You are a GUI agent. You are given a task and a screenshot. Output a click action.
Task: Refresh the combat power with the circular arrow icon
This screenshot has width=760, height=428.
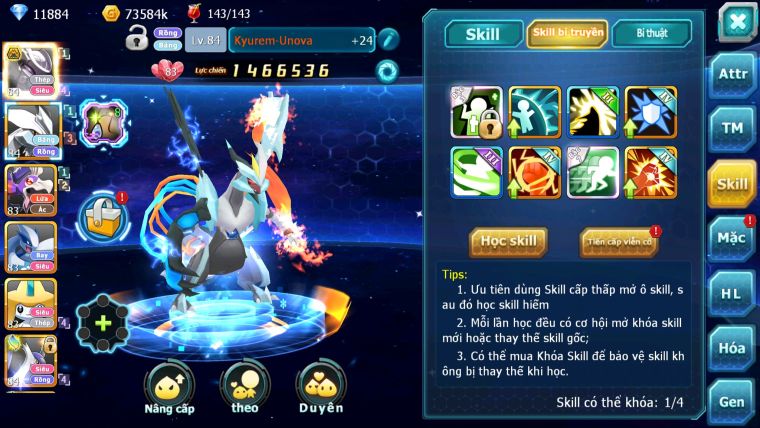(386, 70)
